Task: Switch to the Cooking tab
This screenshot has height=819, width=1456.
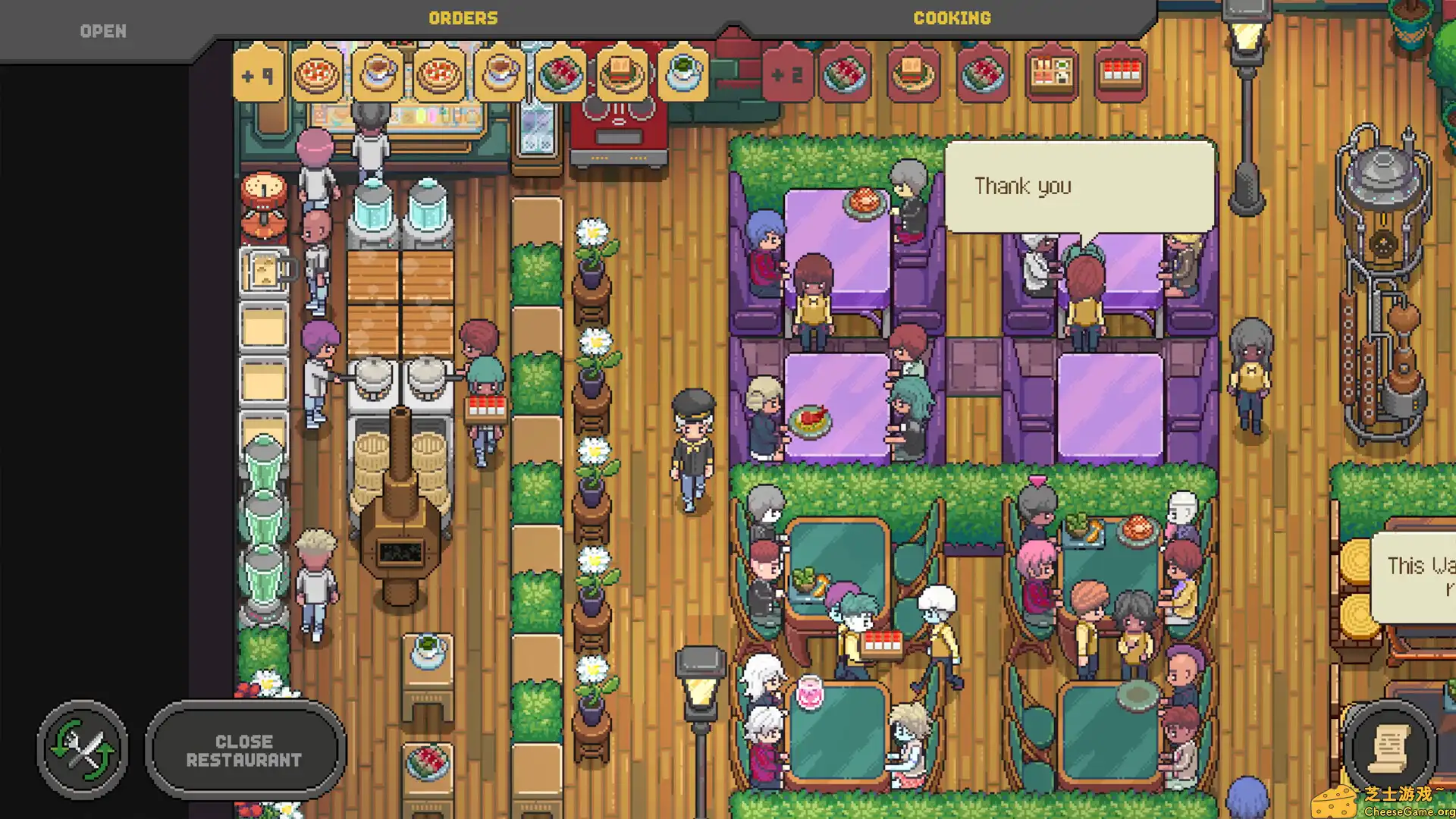Action: click(952, 17)
